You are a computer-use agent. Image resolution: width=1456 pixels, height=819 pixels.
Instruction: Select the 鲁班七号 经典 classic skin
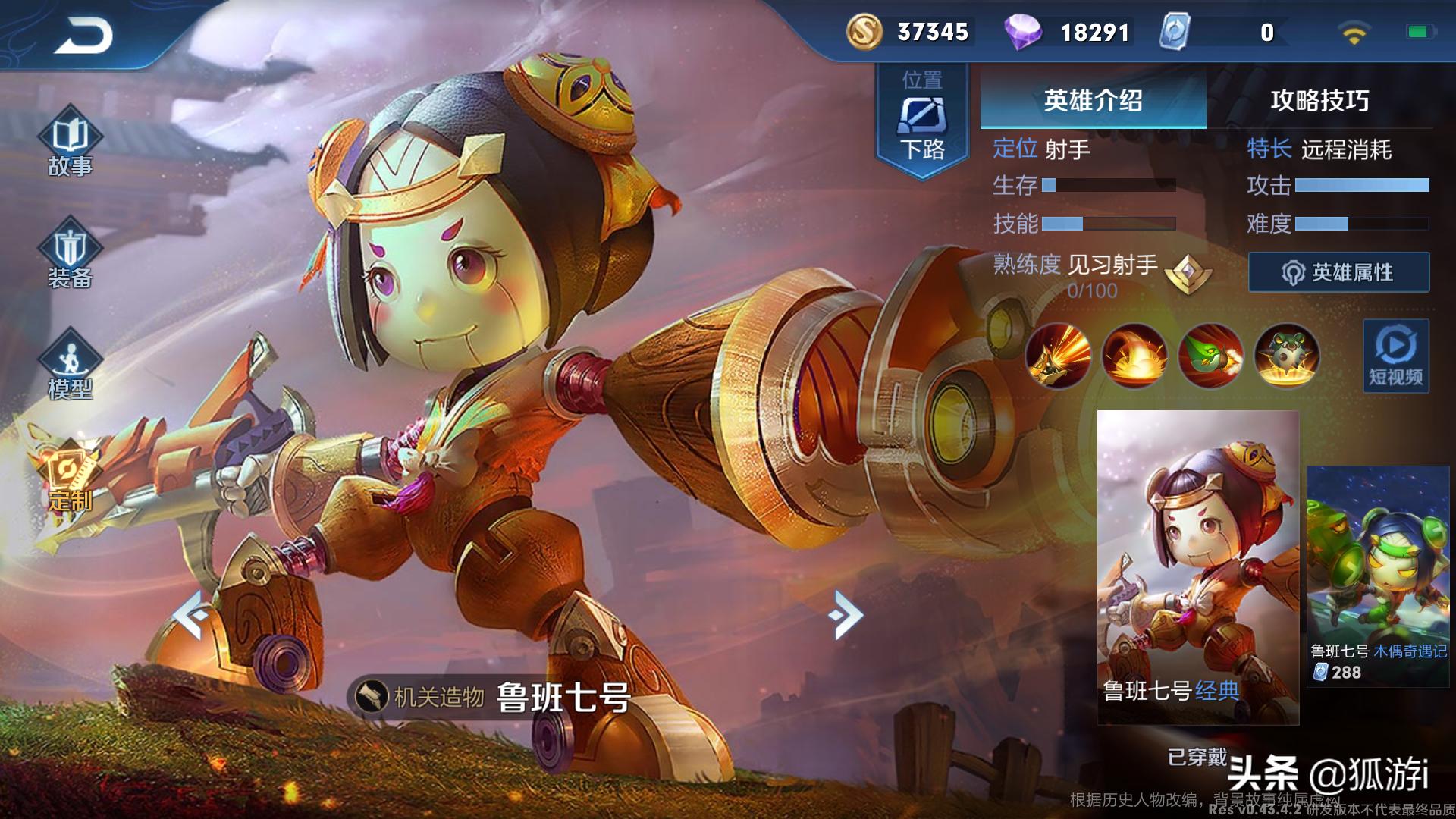(1197, 567)
